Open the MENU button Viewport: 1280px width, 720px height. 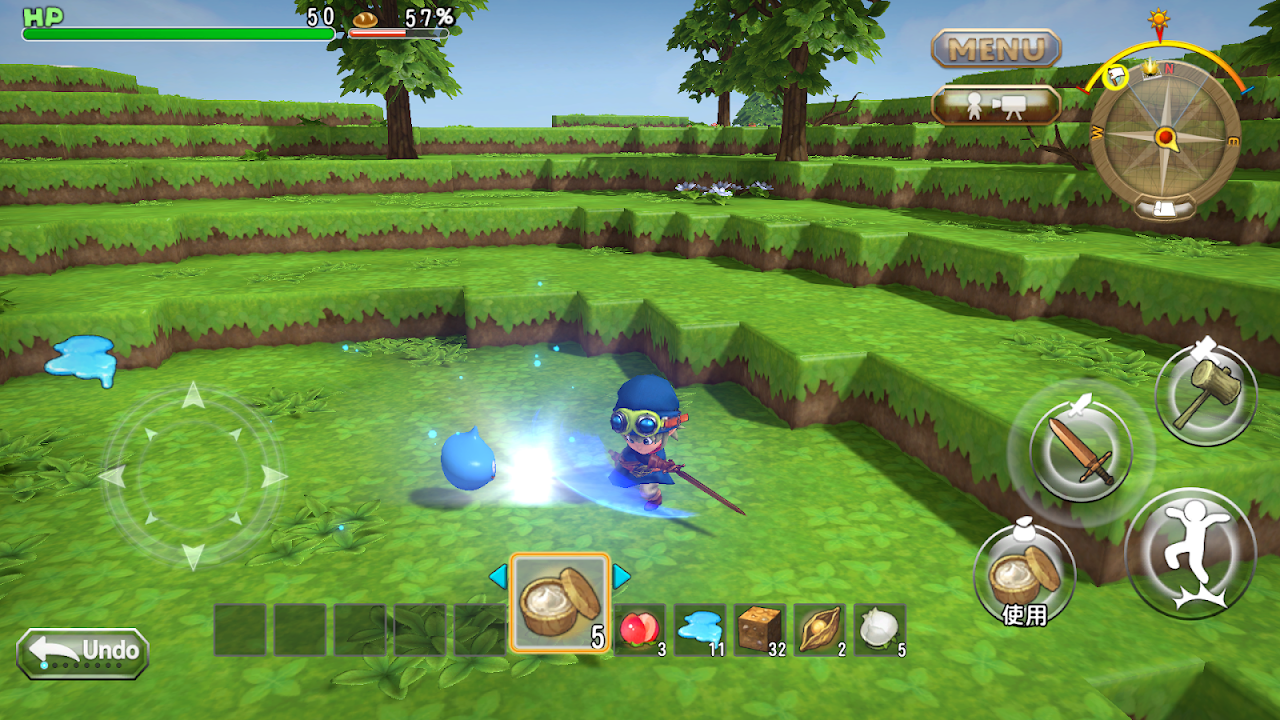pos(996,48)
